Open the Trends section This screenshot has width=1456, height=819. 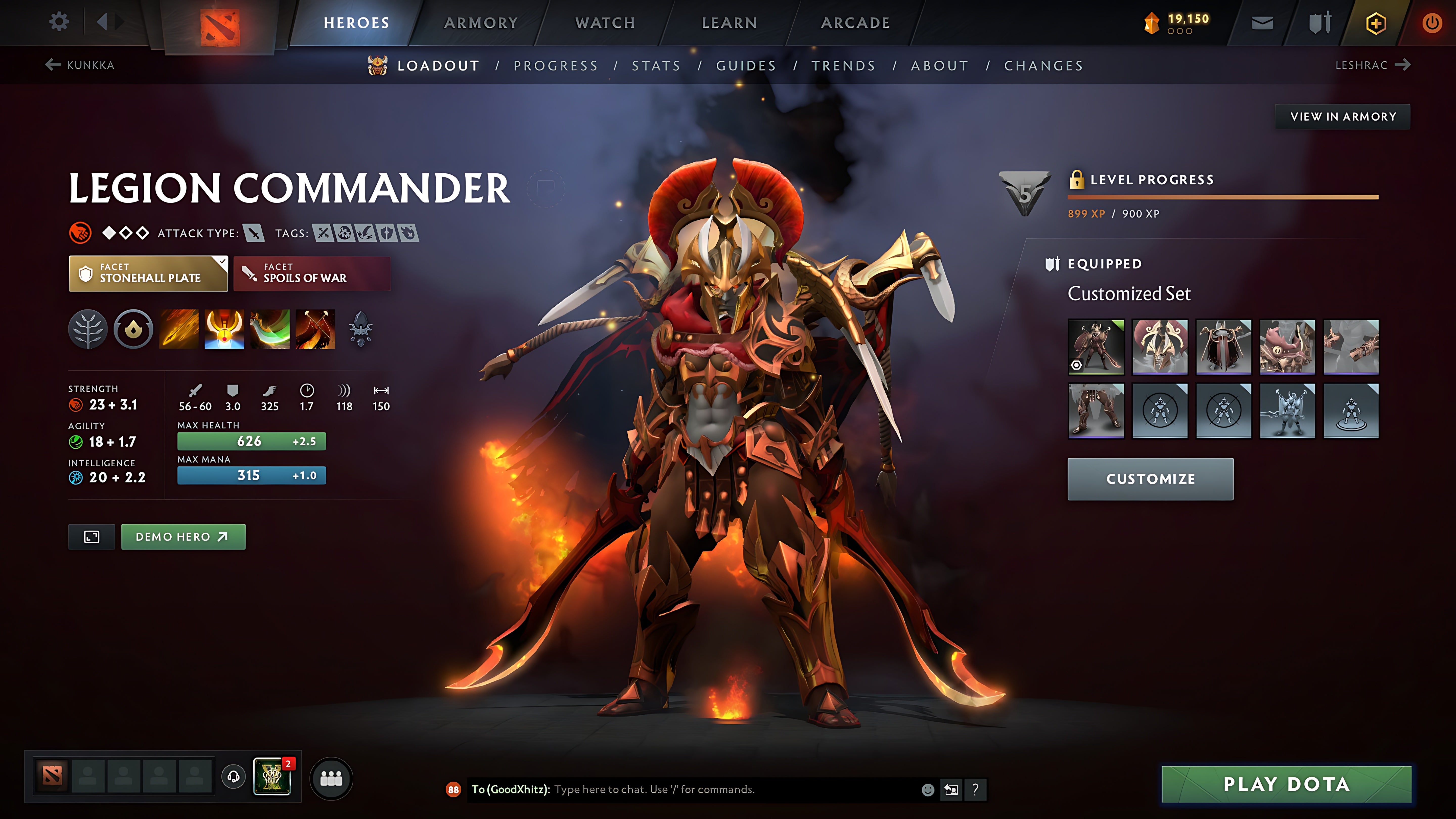click(844, 65)
